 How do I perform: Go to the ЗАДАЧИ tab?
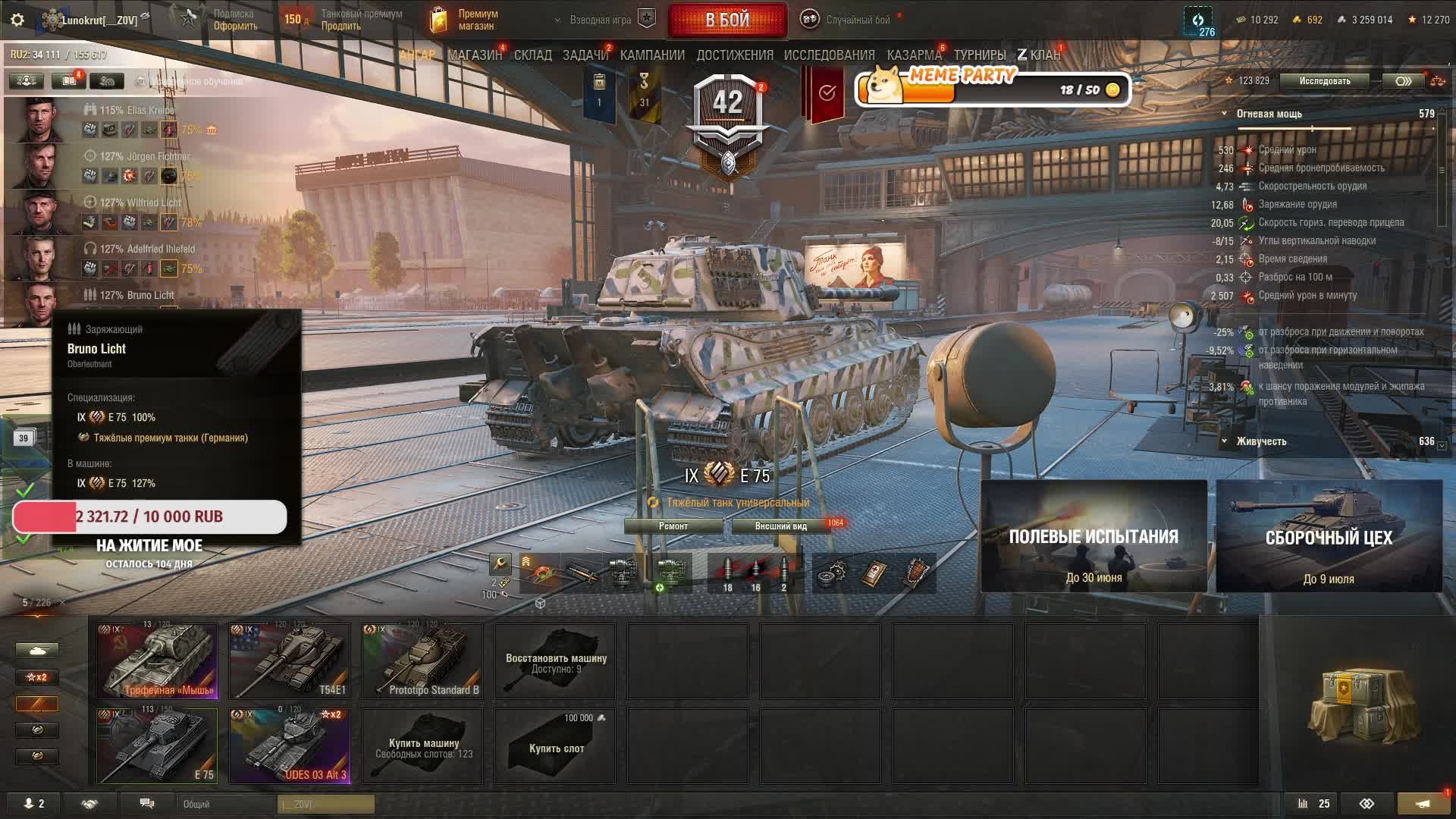tap(585, 55)
